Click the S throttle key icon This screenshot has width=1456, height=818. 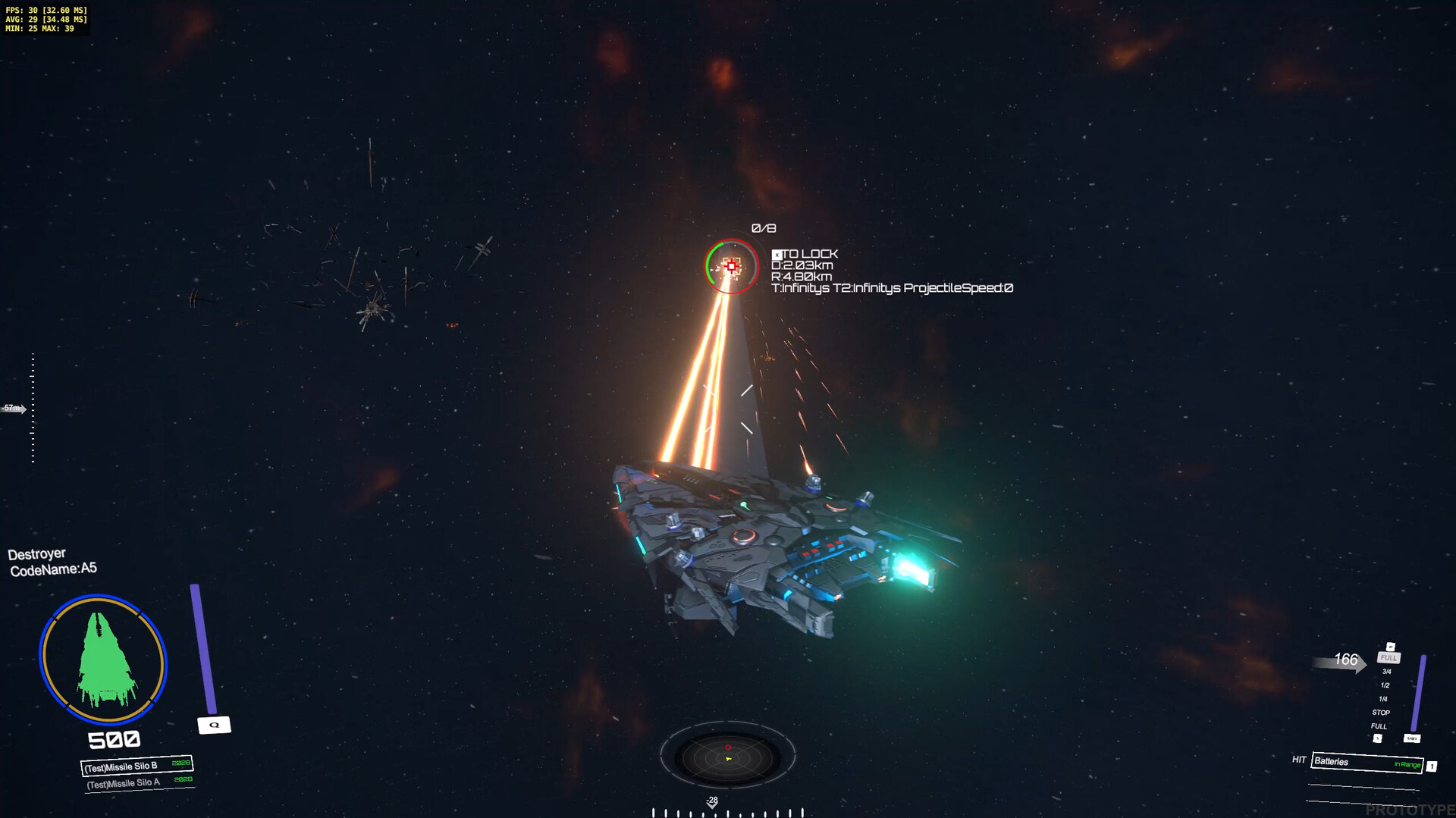point(1378,738)
